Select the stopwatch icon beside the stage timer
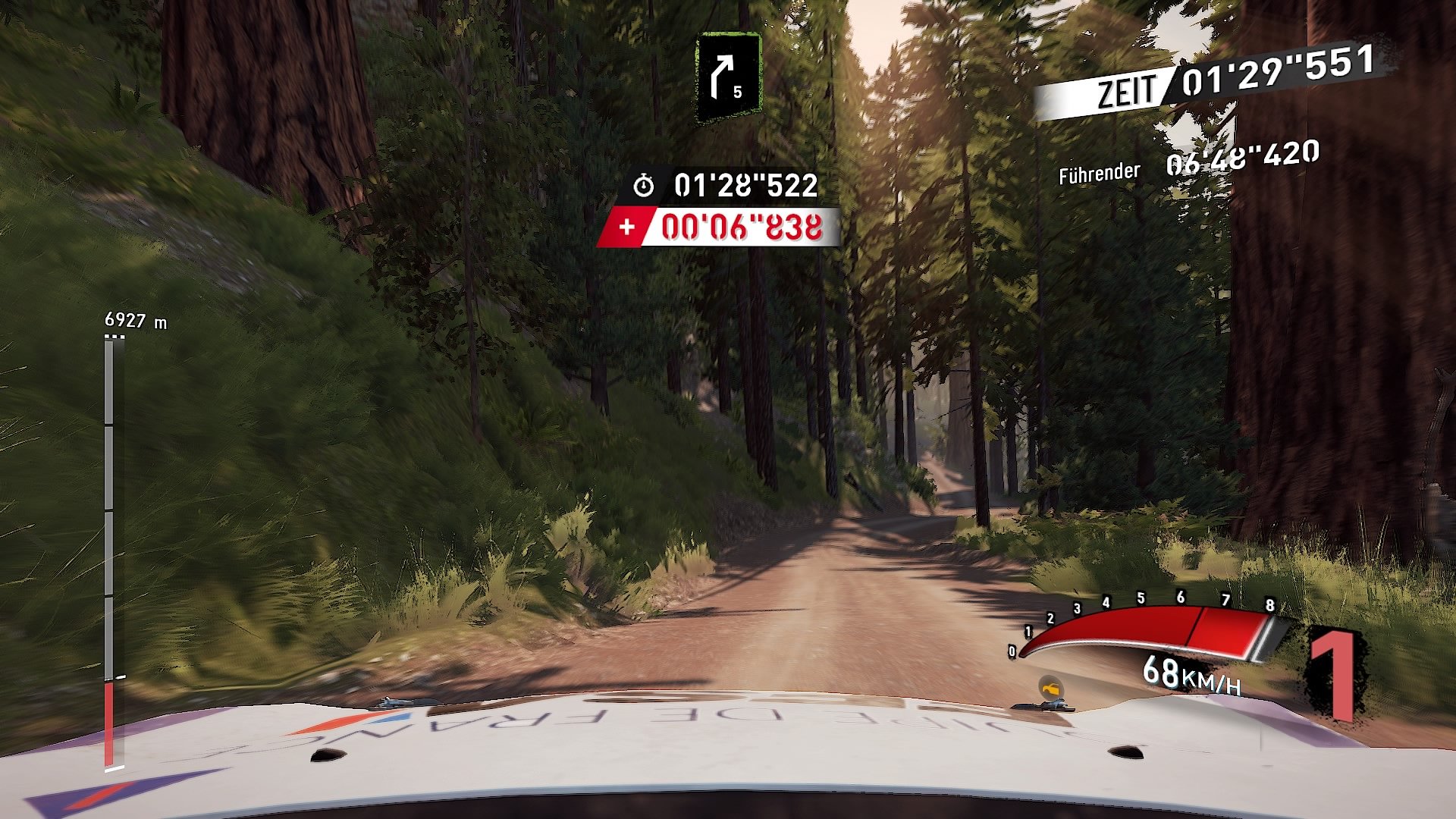Image resolution: width=1456 pixels, height=819 pixels. pyautogui.click(x=645, y=183)
